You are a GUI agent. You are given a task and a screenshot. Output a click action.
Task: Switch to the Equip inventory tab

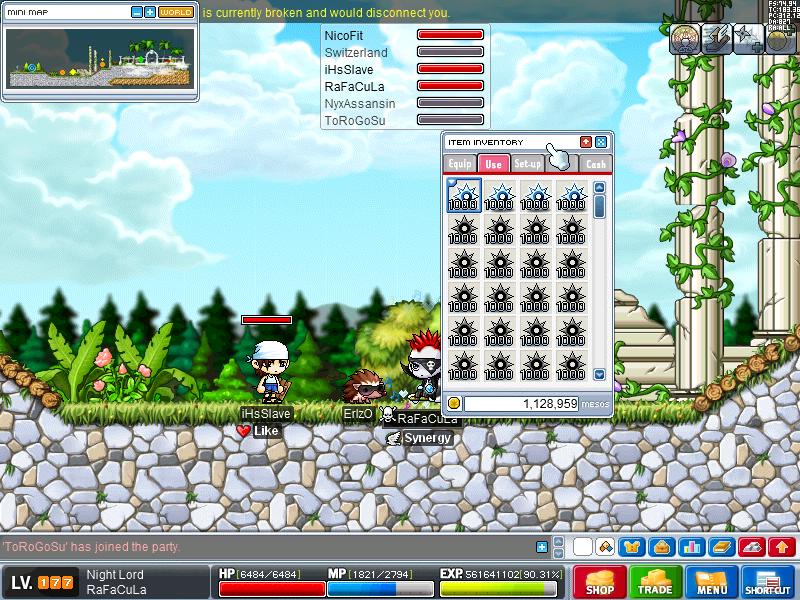pyautogui.click(x=460, y=164)
